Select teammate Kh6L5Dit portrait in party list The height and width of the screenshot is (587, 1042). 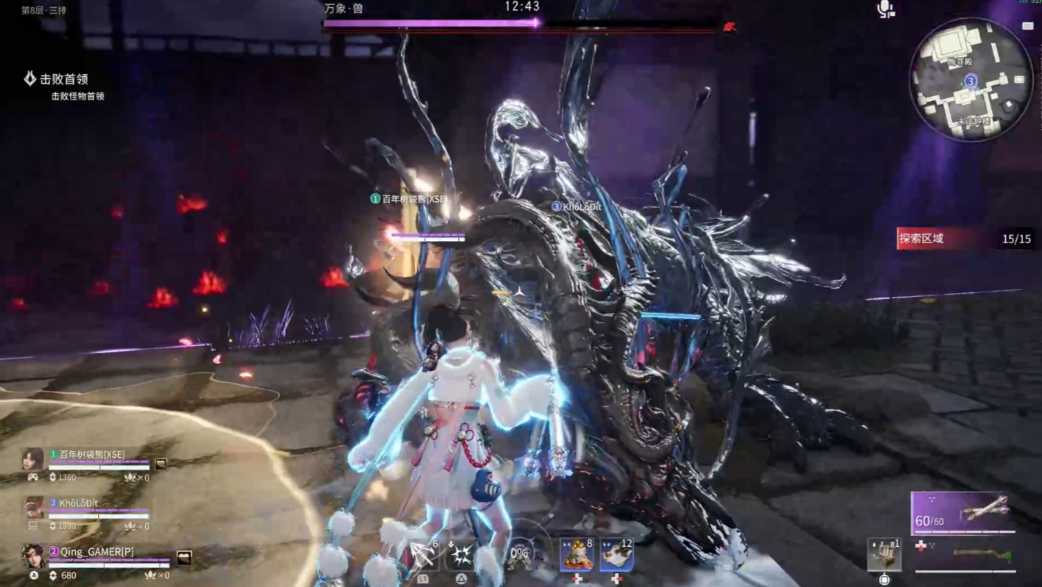click(33, 508)
